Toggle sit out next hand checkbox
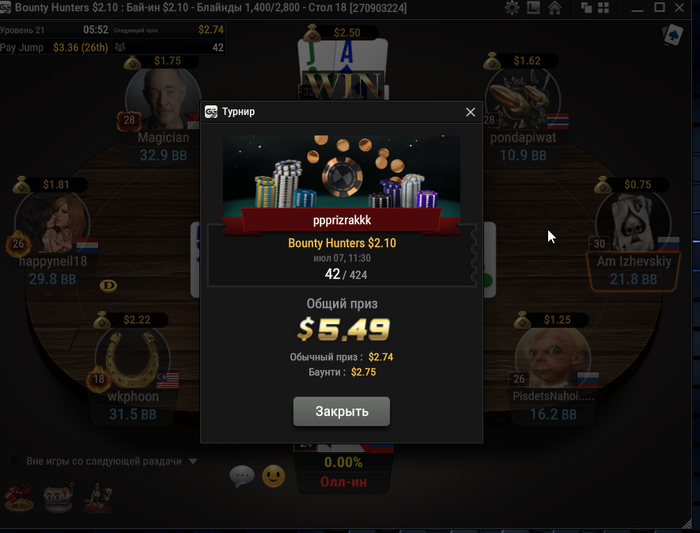Image resolution: width=700 pixels, height=533 pixels. (x=16, y=461)
